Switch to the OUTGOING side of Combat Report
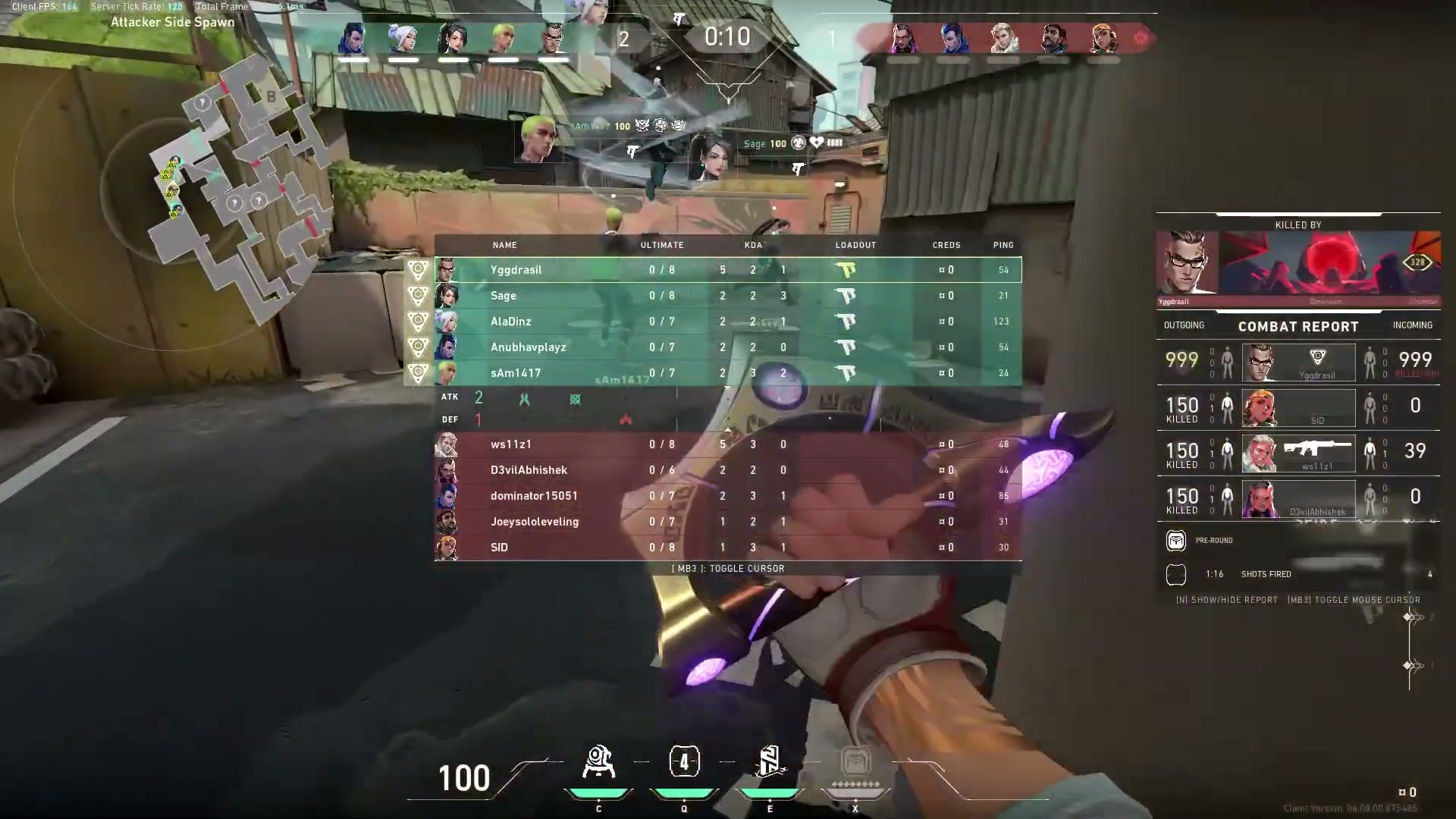The height and width of the screenshot is (819, 1456). click(x=1185, y=325)
